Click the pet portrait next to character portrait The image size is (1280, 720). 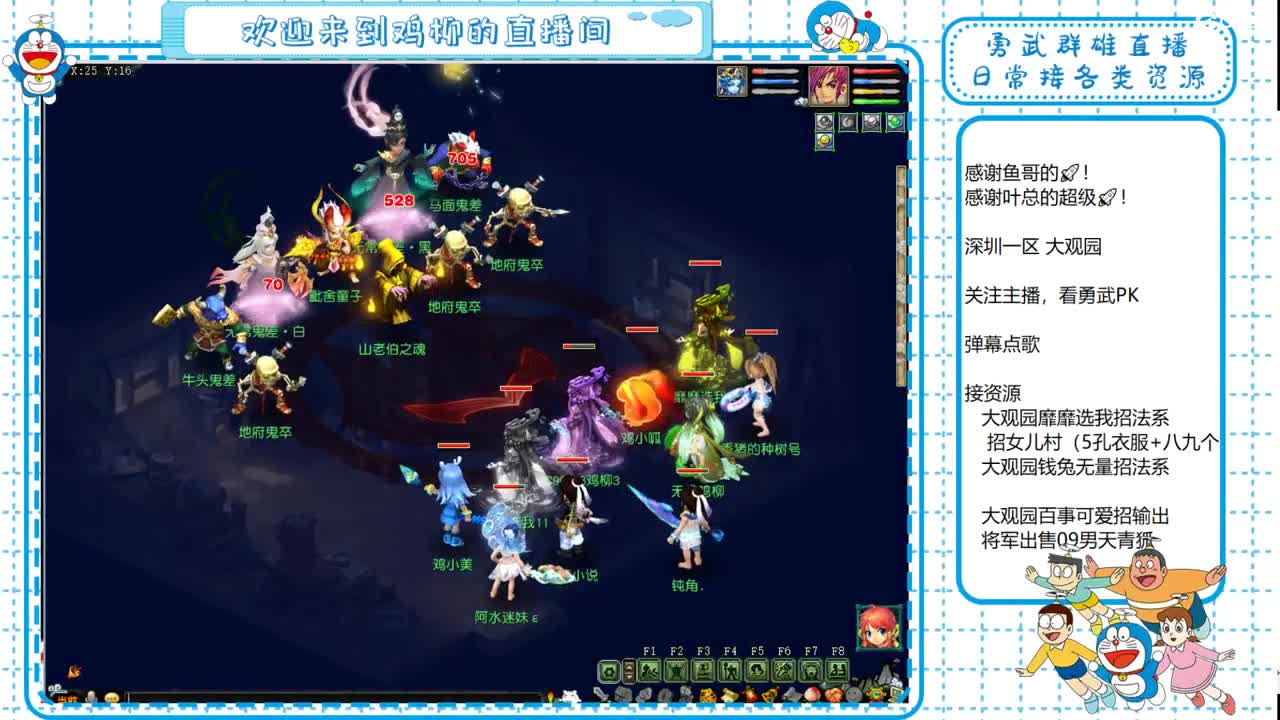click(x=731, y=81)
